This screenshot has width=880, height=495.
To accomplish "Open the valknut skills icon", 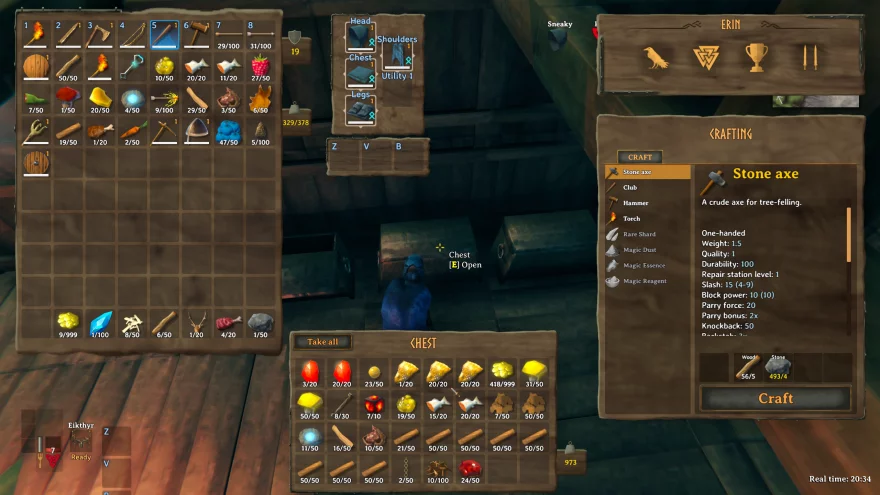I will tap(707, 58).
